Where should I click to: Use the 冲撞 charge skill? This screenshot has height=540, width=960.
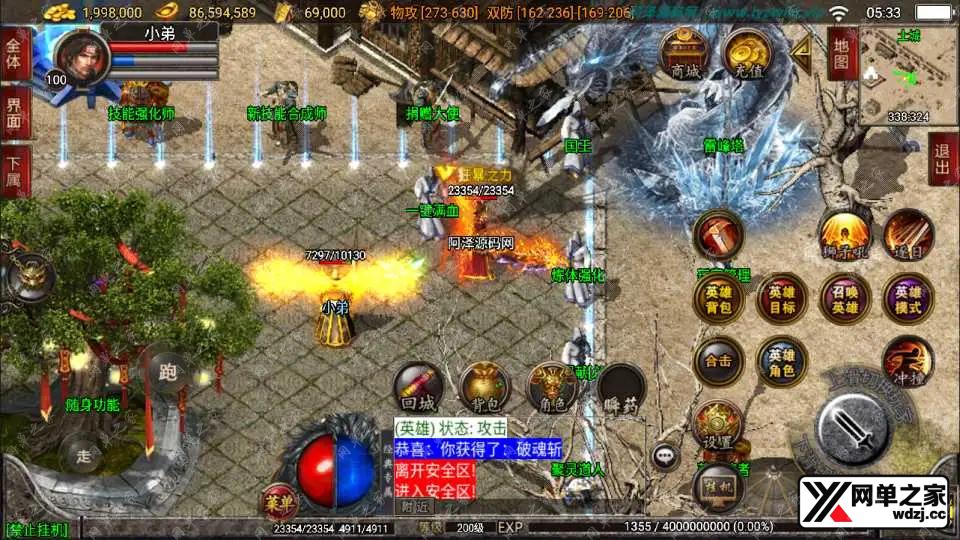click(x=908, y=362)
